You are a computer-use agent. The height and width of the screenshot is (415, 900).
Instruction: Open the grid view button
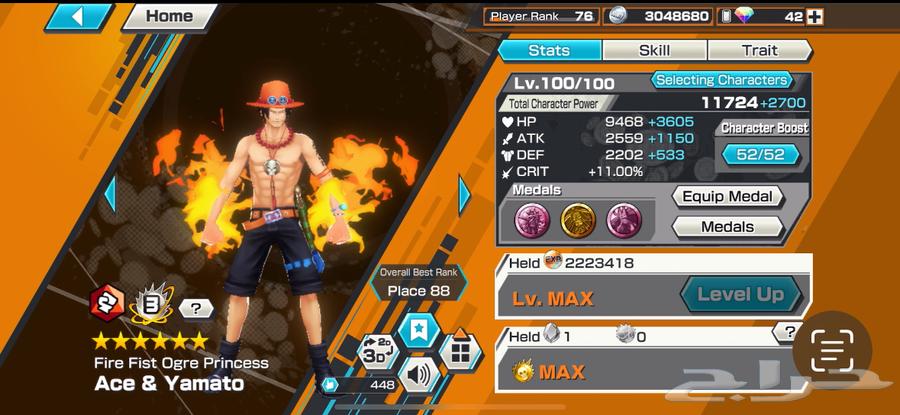[459, 350]
